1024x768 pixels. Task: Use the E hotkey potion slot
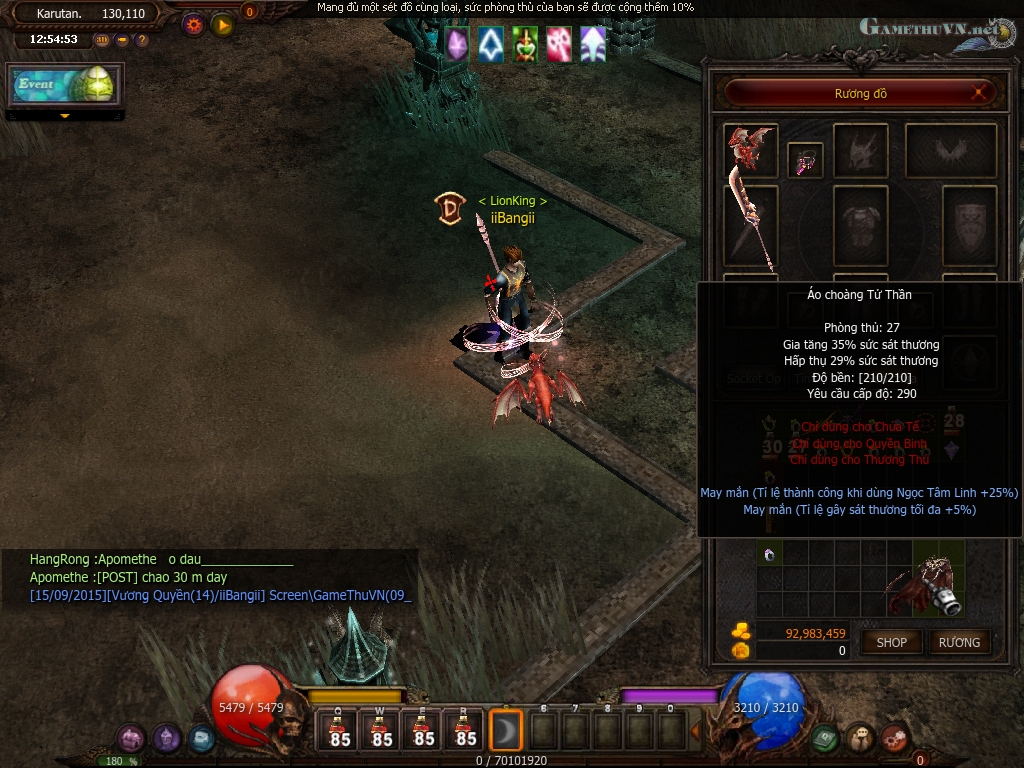pos(424,730)
